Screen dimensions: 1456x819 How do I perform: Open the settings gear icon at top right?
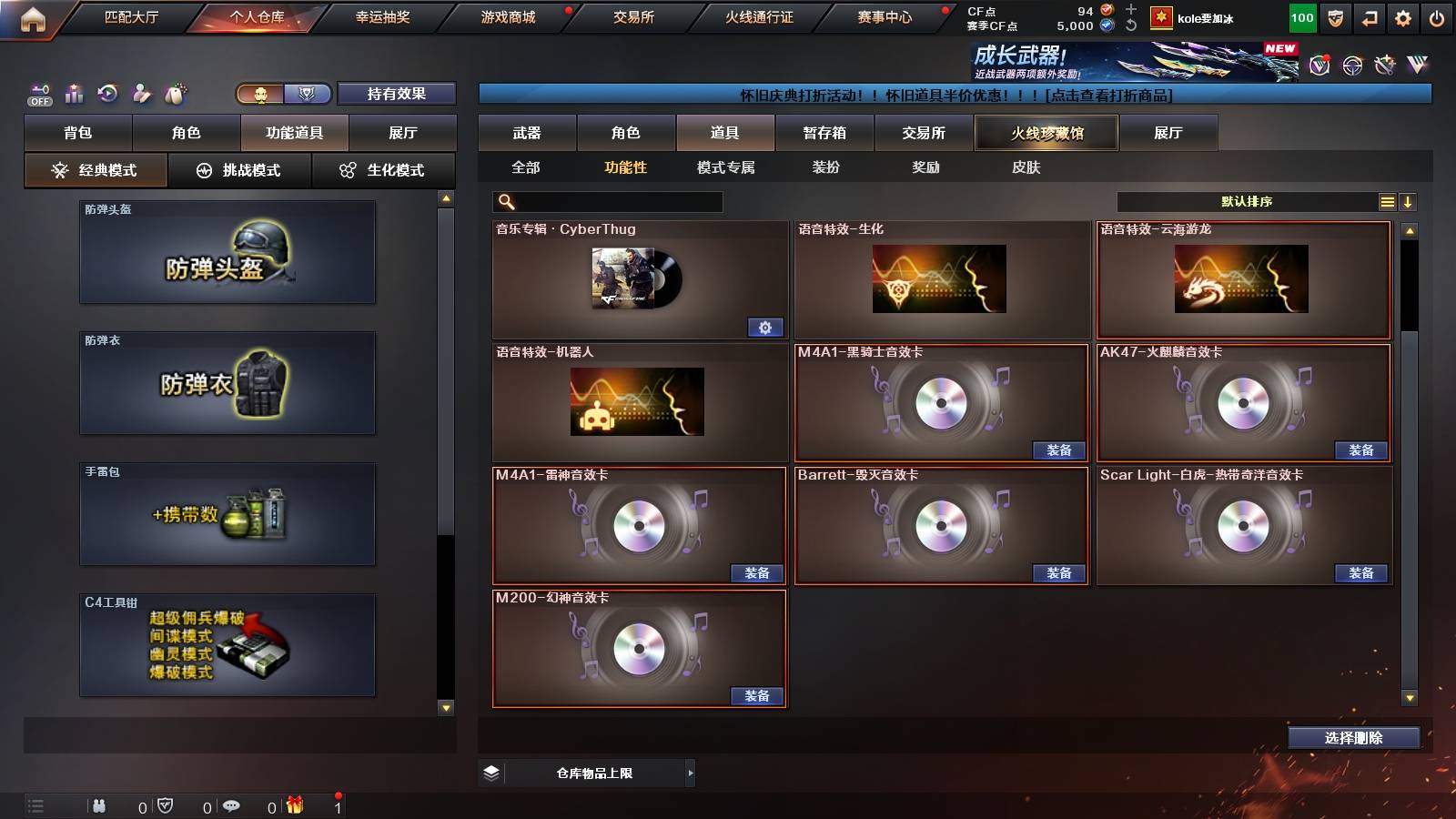1404,17
